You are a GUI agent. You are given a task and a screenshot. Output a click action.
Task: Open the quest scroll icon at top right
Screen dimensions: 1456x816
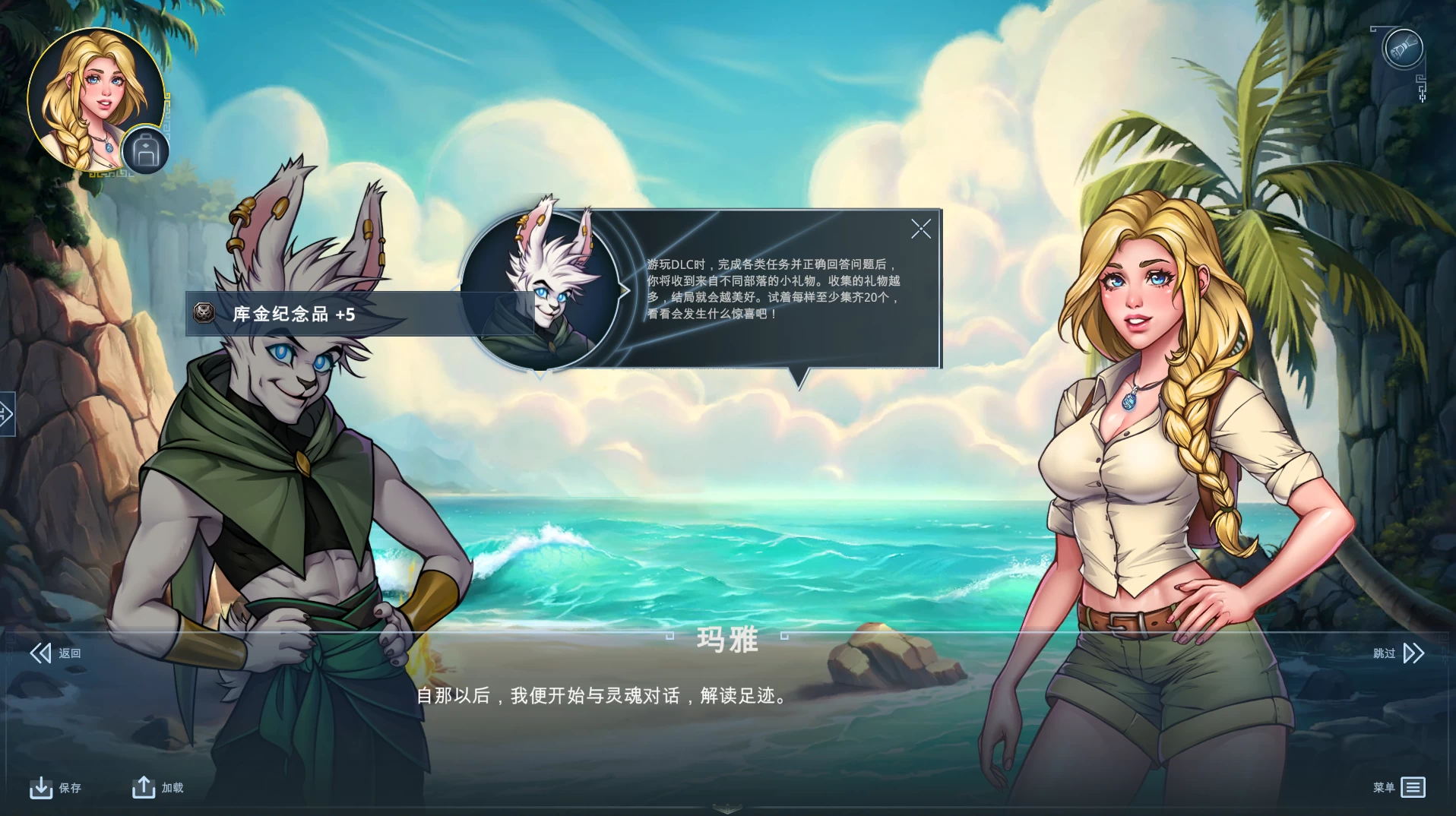coord(1404,47)
